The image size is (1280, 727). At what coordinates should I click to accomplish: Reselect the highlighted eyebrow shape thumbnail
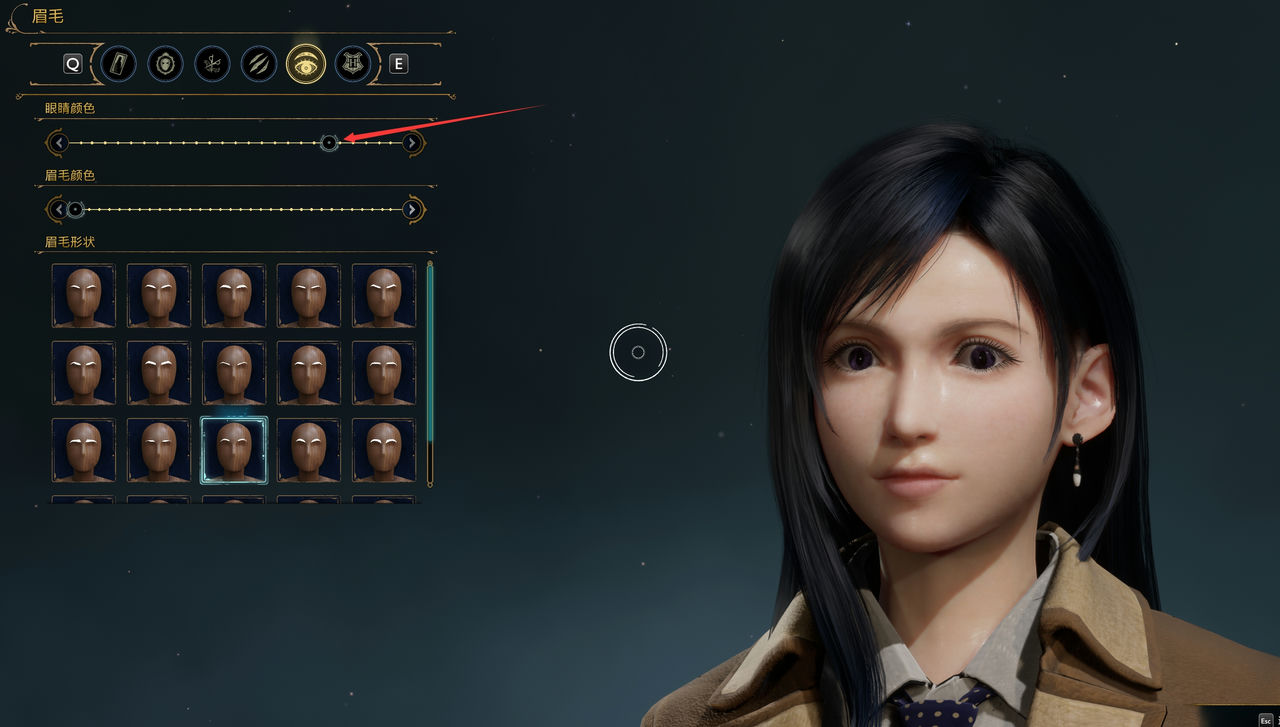pos(233,448)
